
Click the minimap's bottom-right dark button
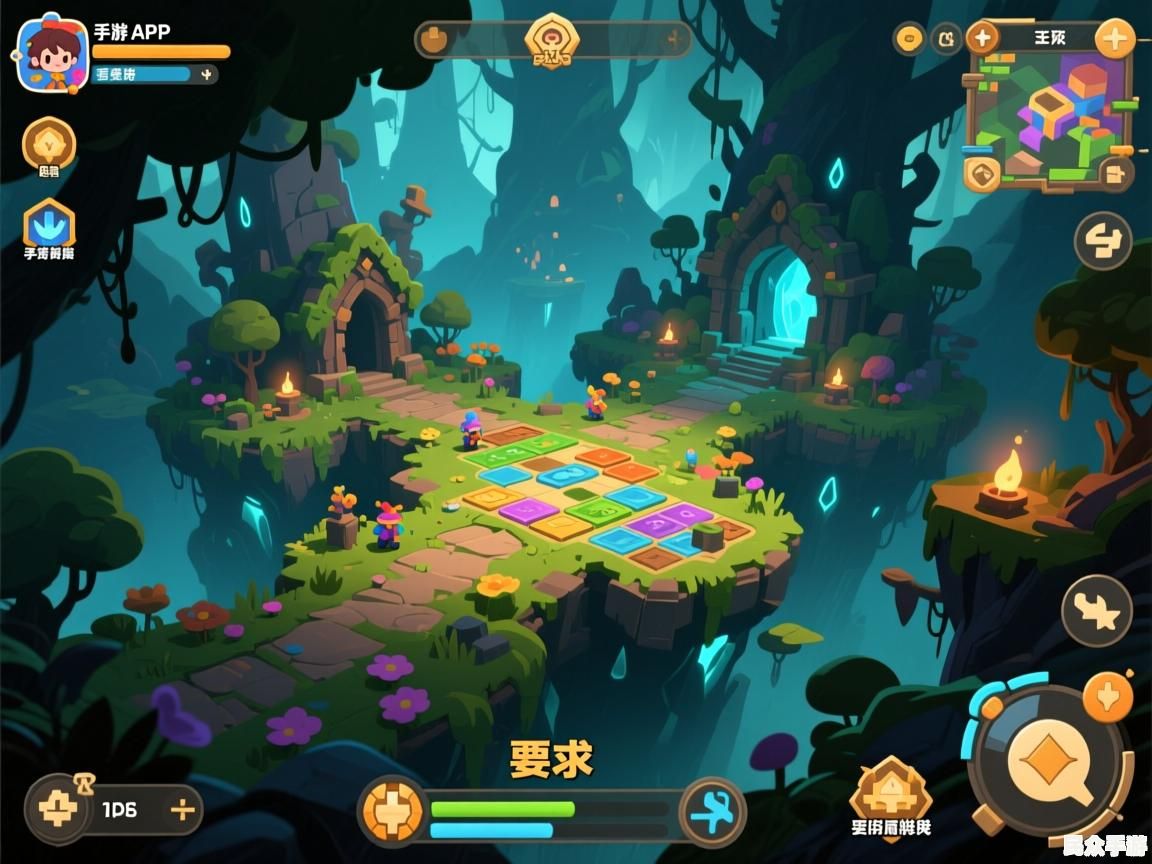click(x=1116, y=173)
